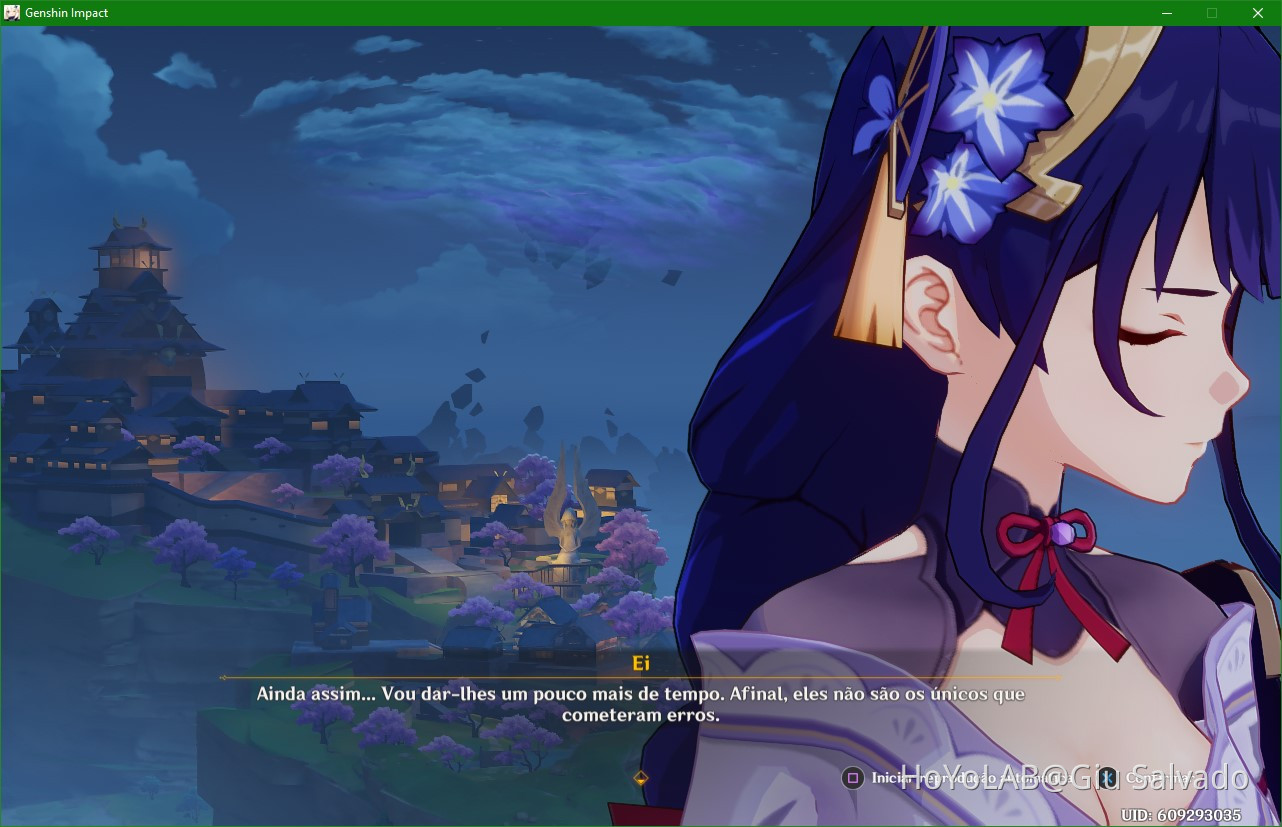Image resolution: width=1282 pixels, height=827 pixels.
Task: Click the diamond continue indicator below dialogue
Action: 641,776
